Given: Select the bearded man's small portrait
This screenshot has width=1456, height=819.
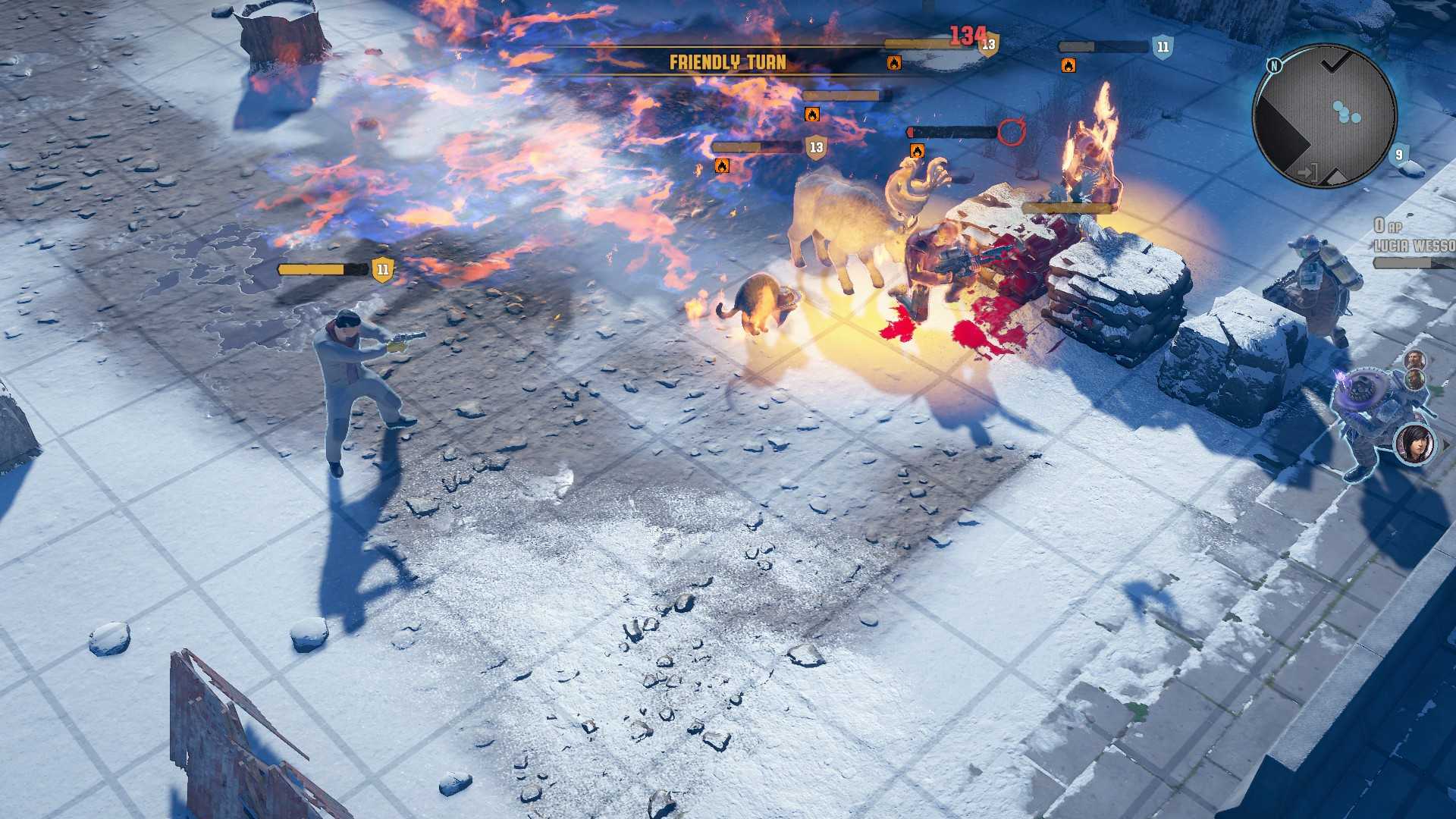Looking at the screenshot, I should 1414,359.
